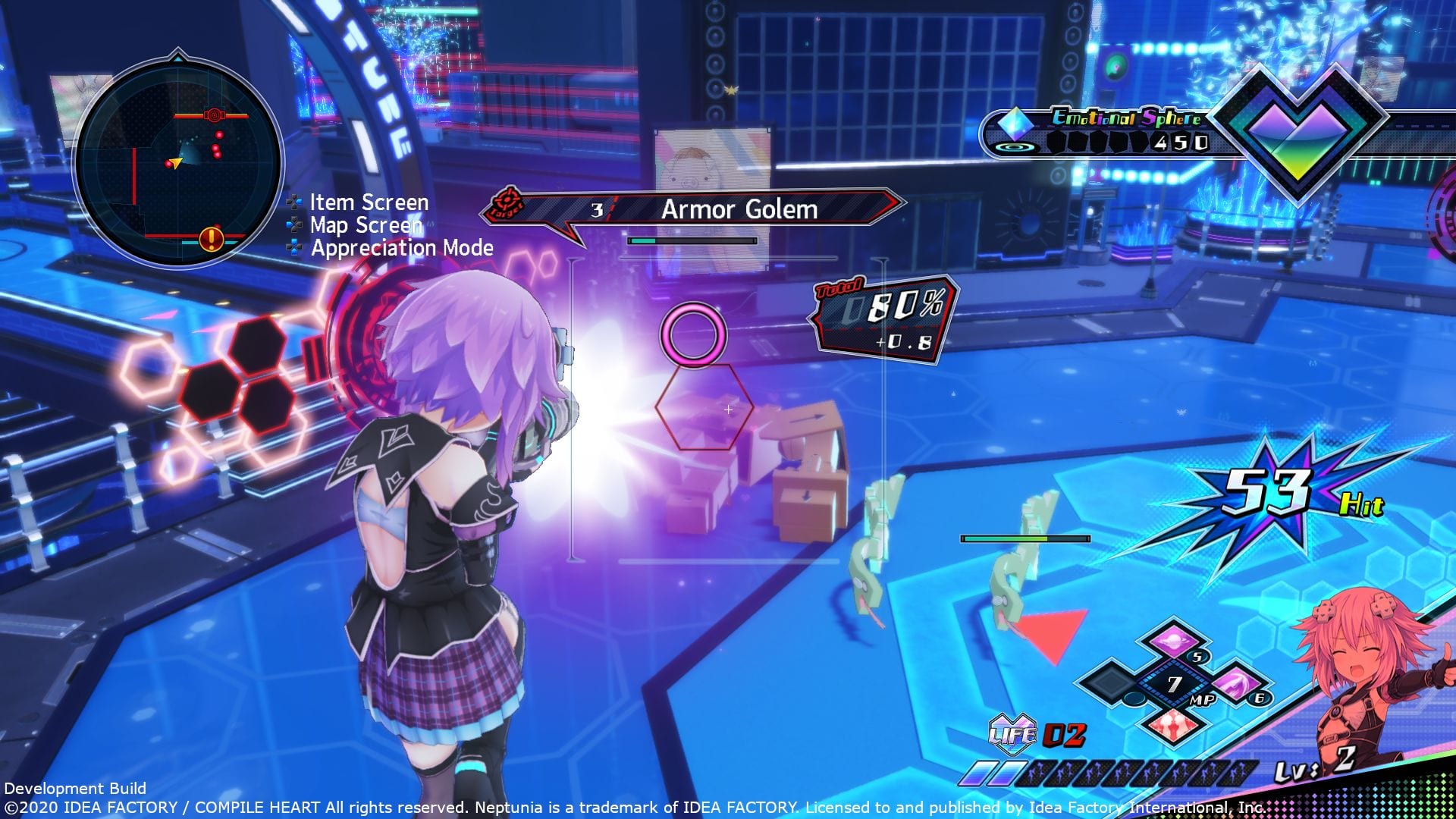The height and width of the screenshot is (819, 1456).
Task: Click the red lock-on target icon
Action: [507, 205]
